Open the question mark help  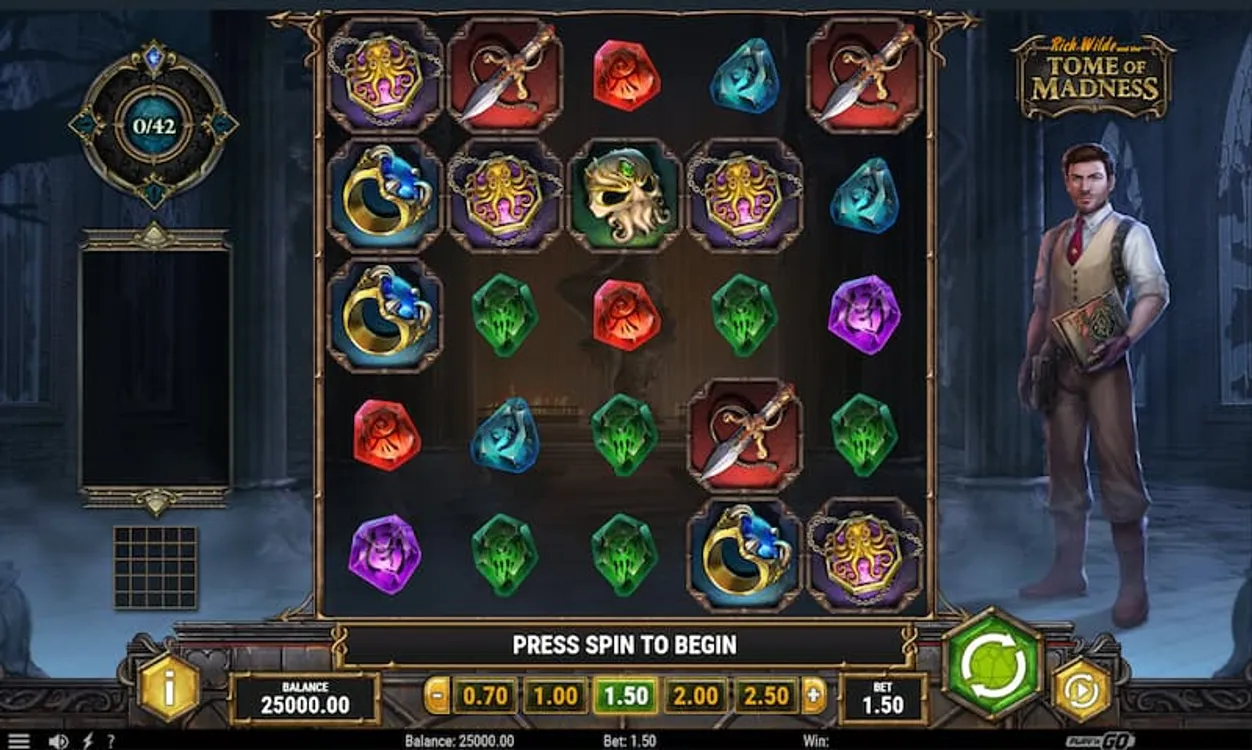click(111, 741)
